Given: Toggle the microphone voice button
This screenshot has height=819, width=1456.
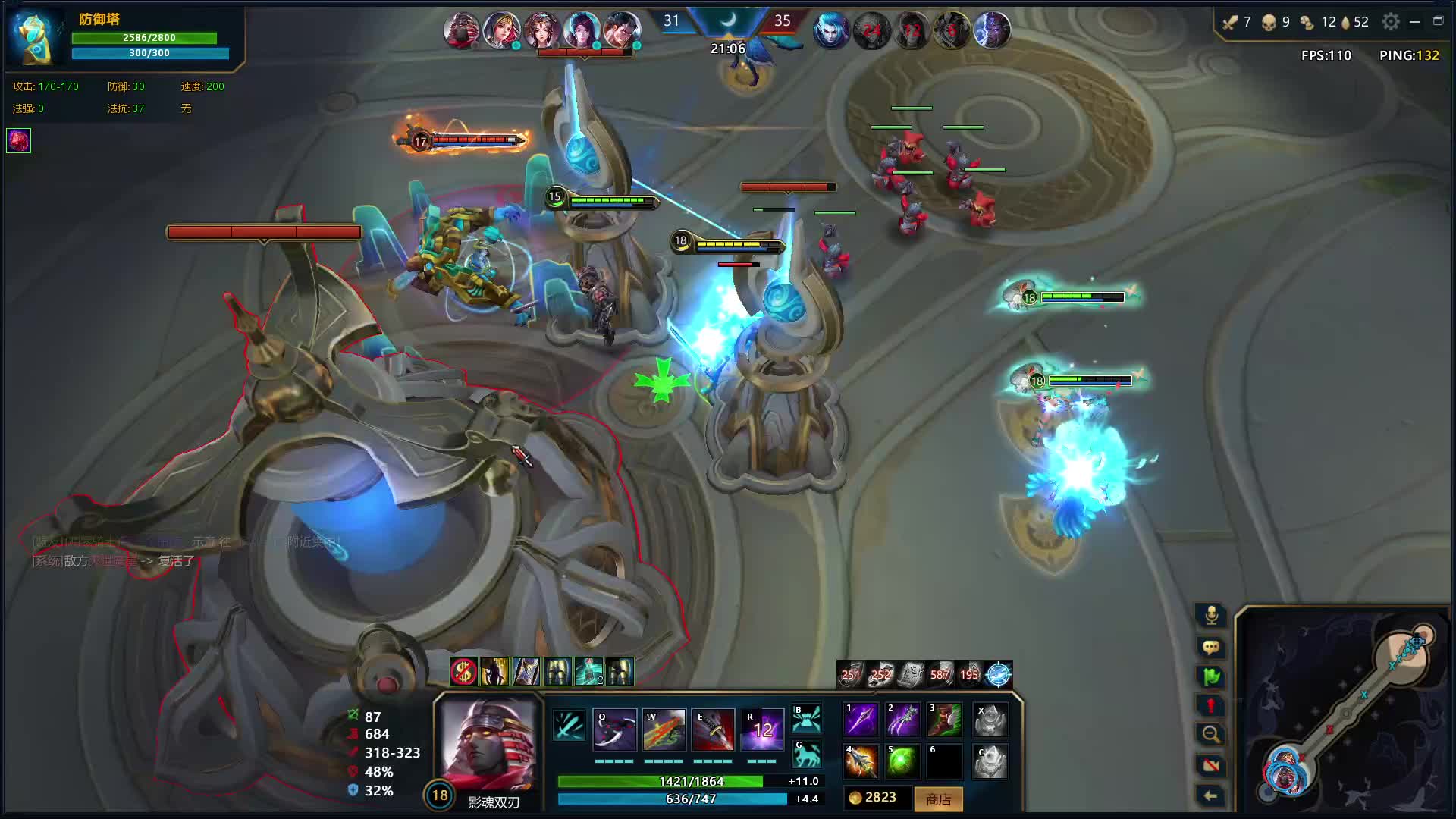Looking at the screenshot, I should tap(1211, 615).
